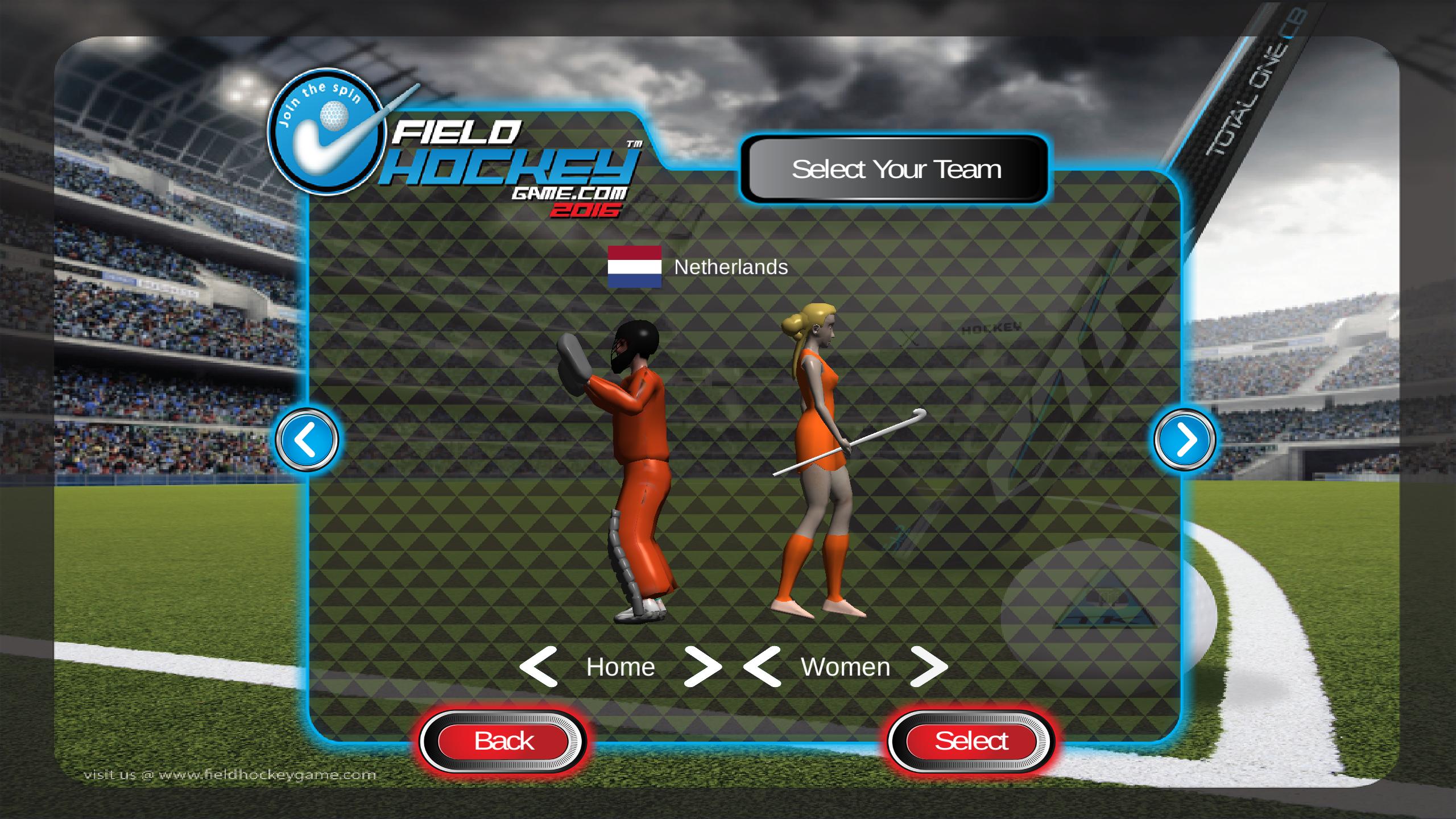
Task: Go to the next team with the blue right arrow
Action: click(1185, 440)
